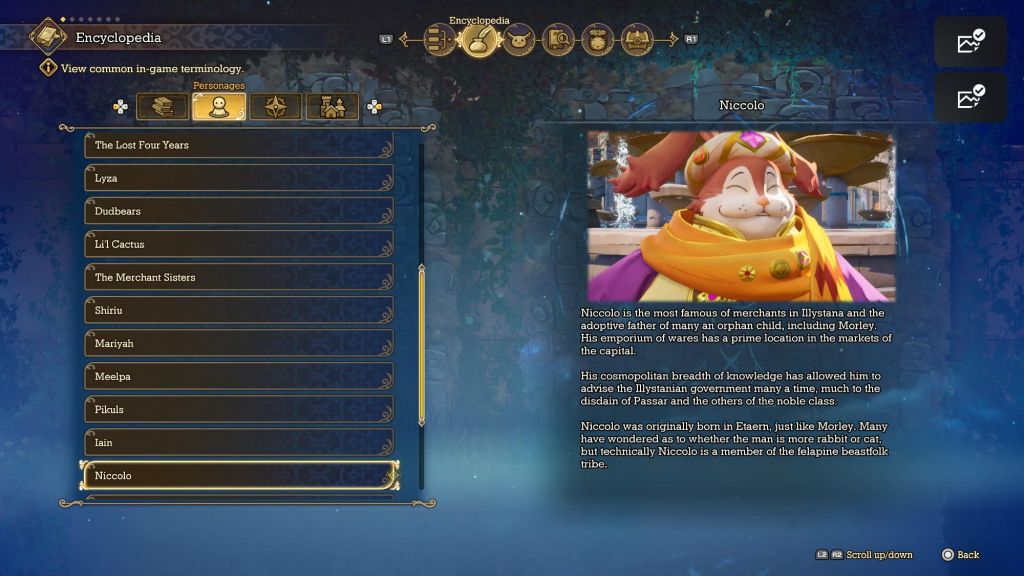Screen dimensions: 1024x576
Task: Switch to the stacked books category tab
Action: coord(162,106)
